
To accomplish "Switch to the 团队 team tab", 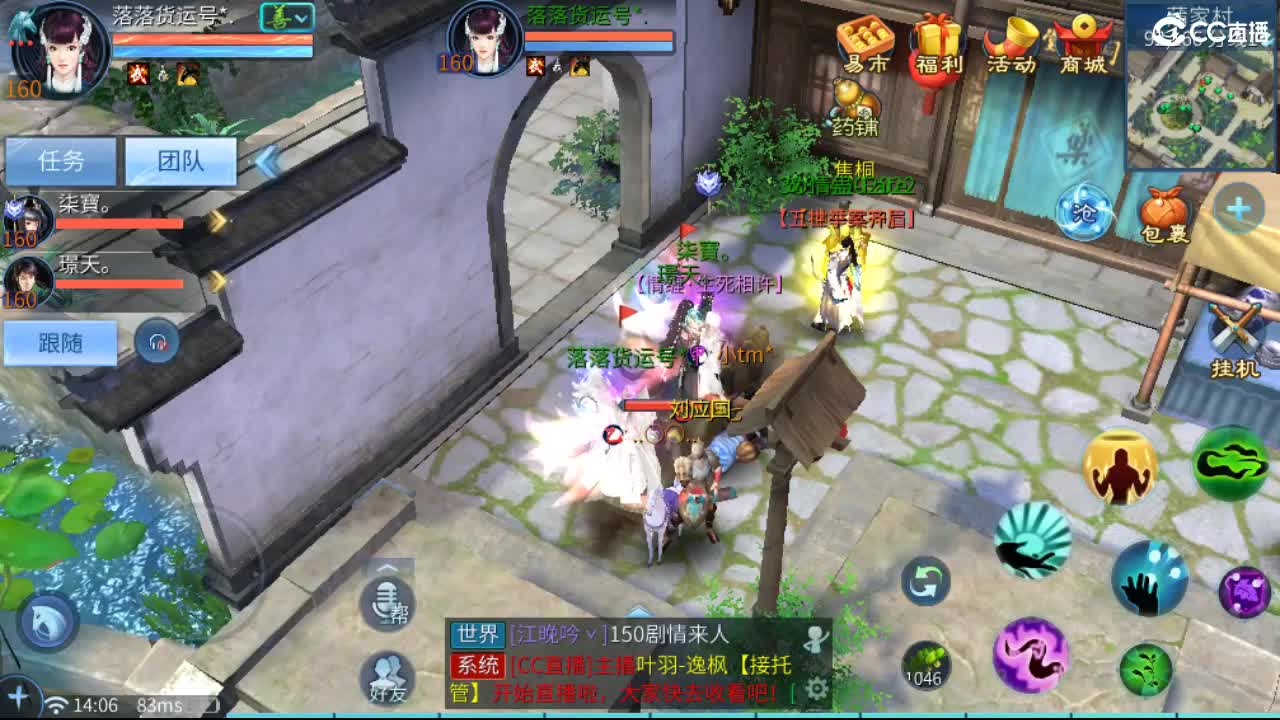I will coord(180,160).
